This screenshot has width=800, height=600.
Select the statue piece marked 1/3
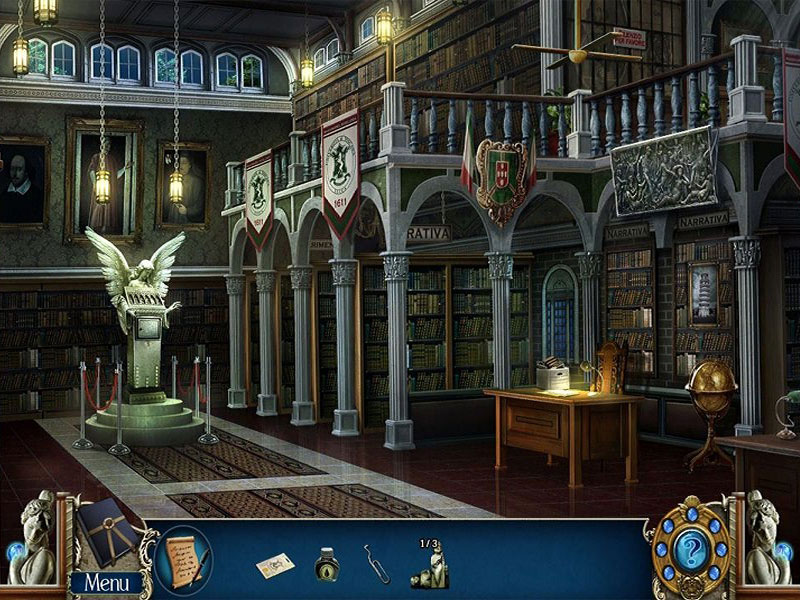[x=429, y=567]
